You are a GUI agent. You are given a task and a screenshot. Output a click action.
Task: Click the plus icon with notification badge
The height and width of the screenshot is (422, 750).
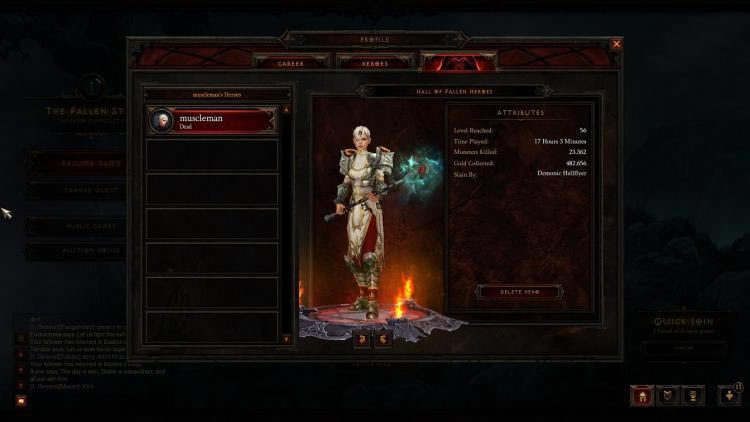point(729,395)
